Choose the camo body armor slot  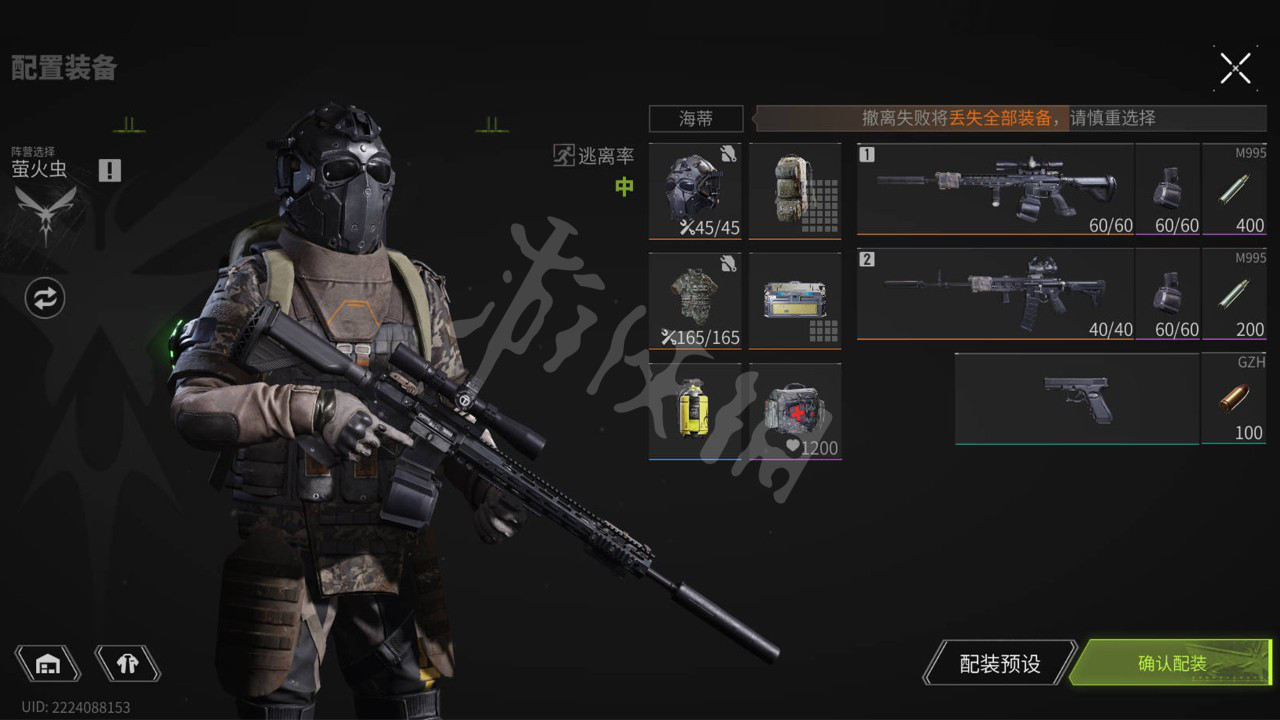(695, 300)
